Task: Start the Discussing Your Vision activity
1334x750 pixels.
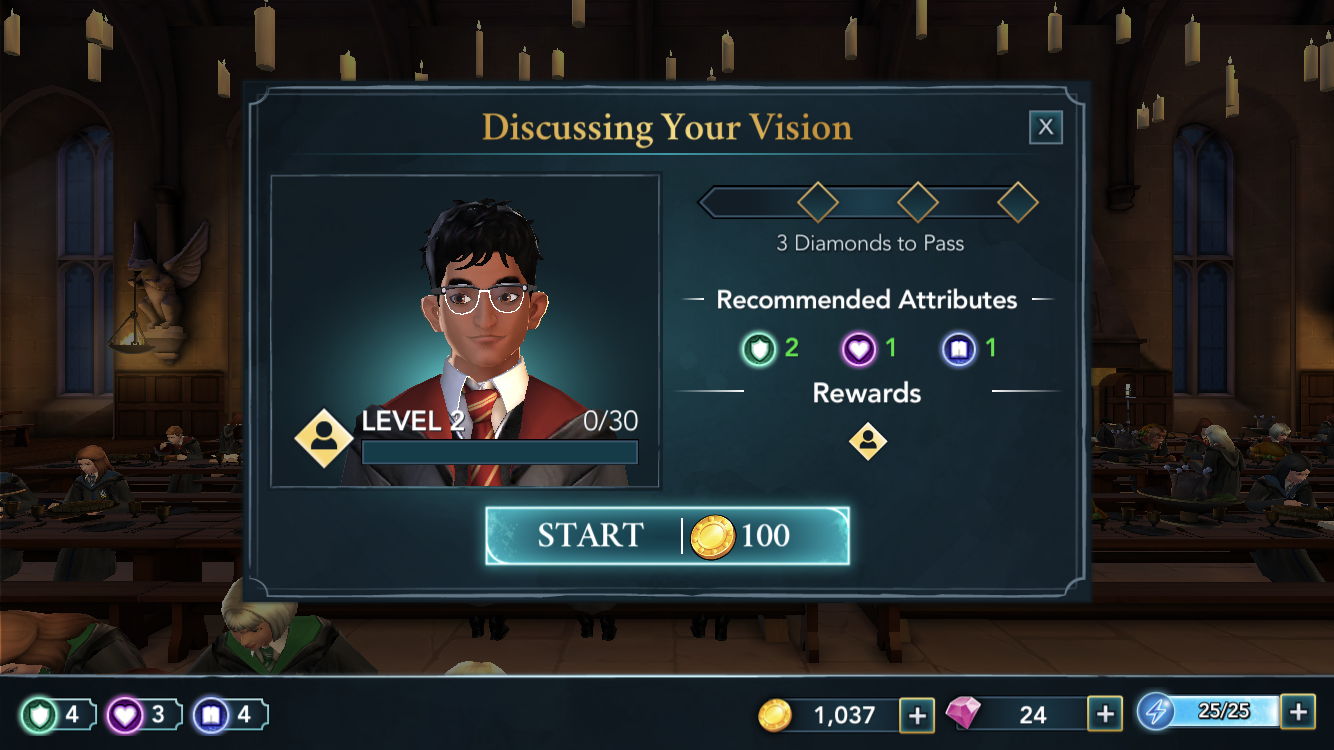Action: pyautogui.click(x=667, y=536)
